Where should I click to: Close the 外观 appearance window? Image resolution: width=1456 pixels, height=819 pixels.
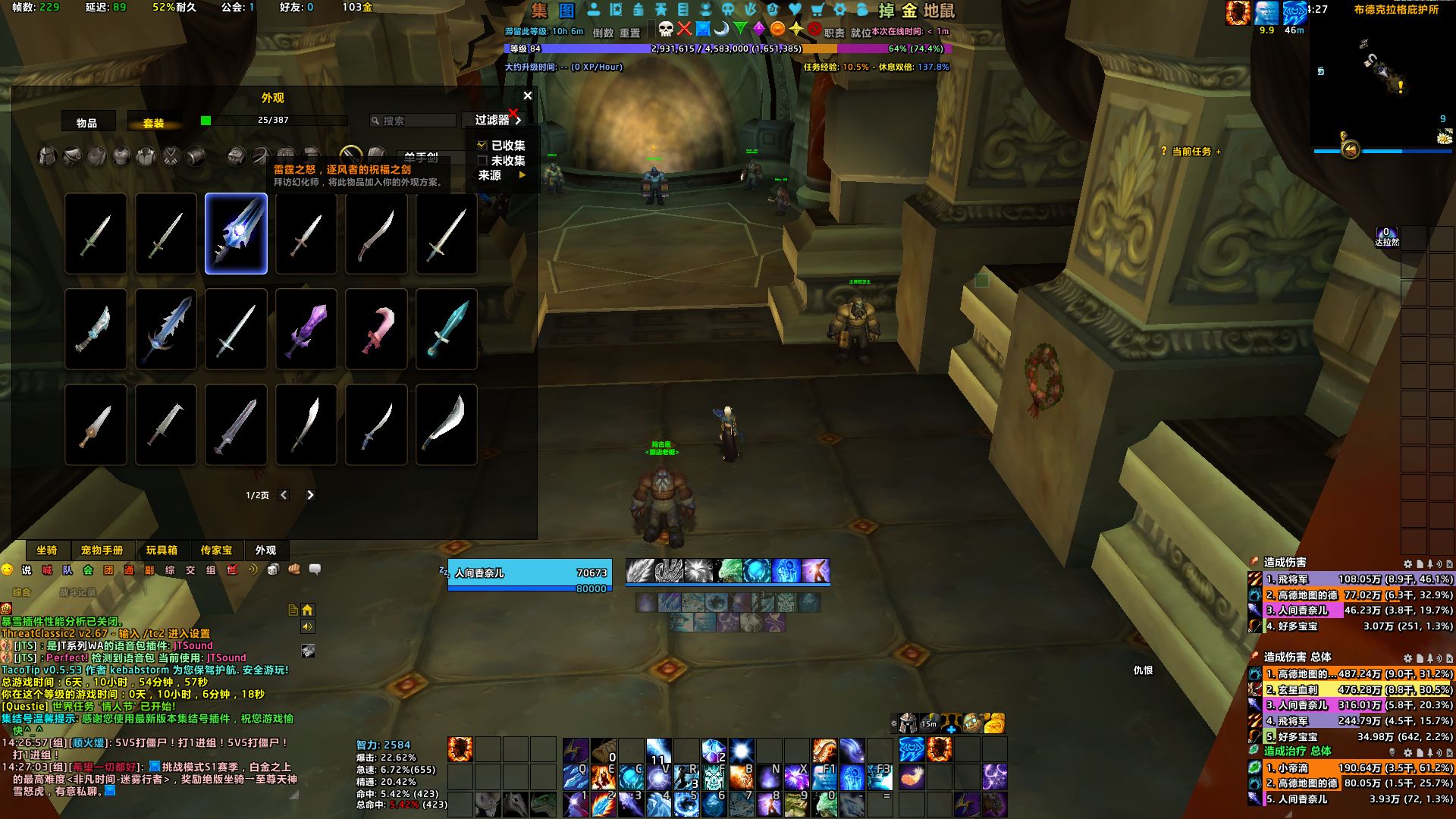(528, 96)
